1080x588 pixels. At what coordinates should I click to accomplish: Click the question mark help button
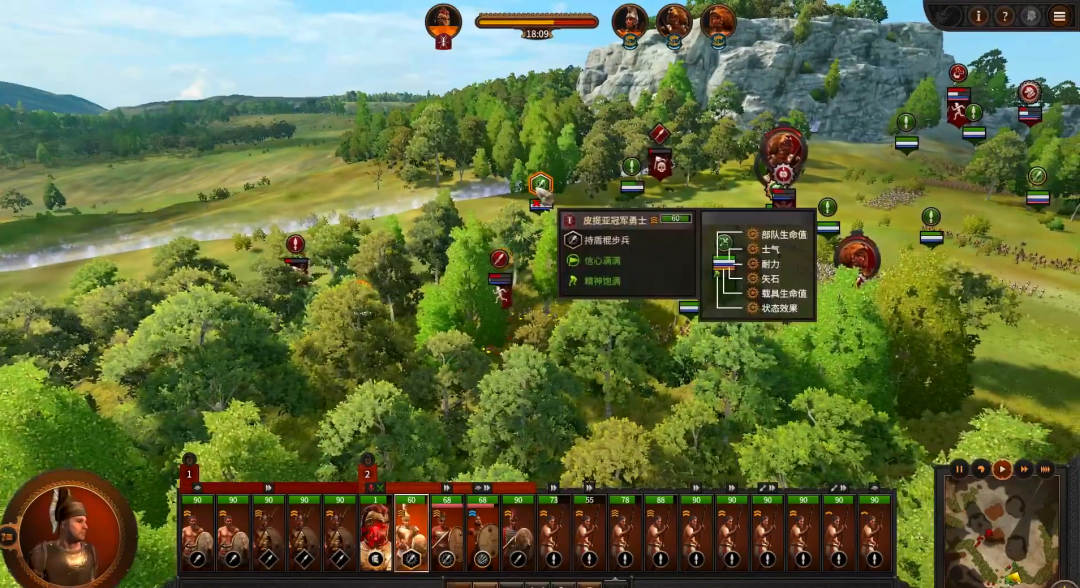(1005, 16)
